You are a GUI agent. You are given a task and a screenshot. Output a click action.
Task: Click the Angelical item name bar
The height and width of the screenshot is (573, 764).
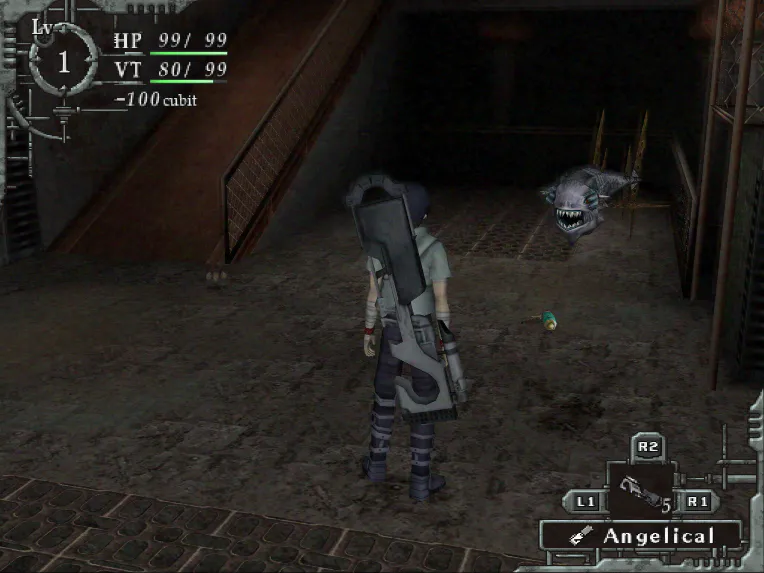[x=641, y=536]
